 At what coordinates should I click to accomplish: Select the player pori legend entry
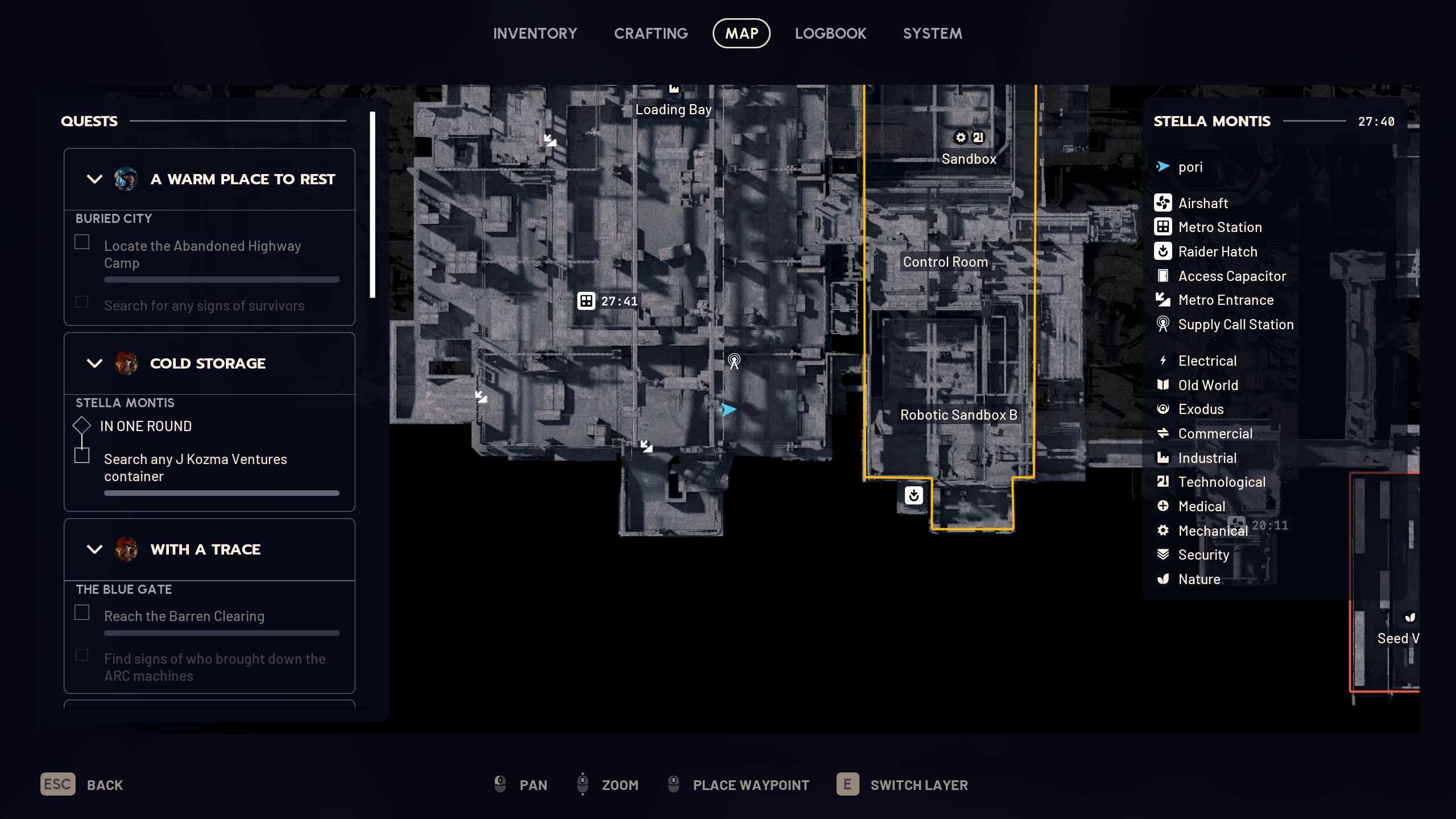tap(1190, 167)
